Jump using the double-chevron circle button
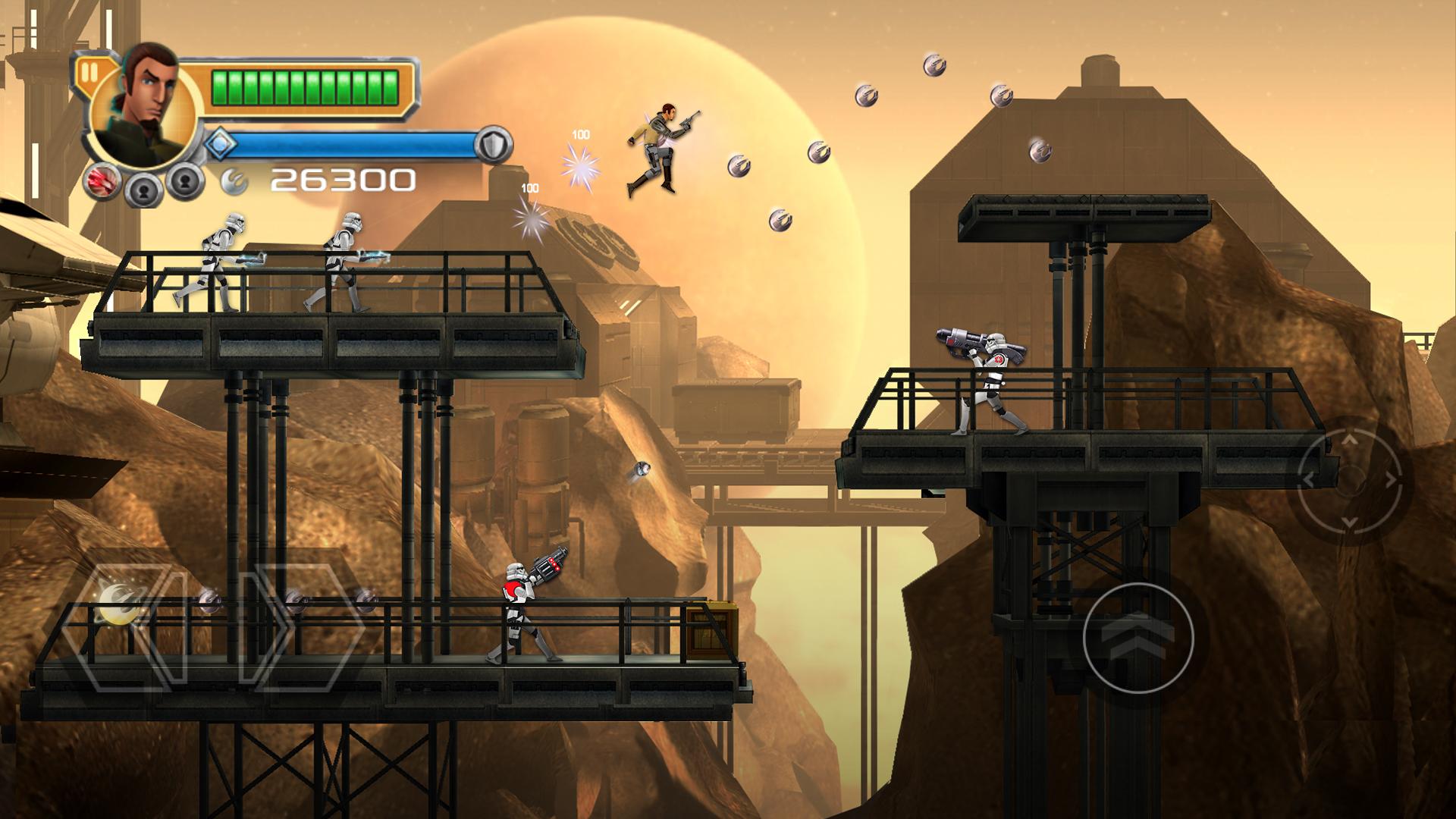The height and width of the screenshot is (819, 1456). pos(1138,637)
